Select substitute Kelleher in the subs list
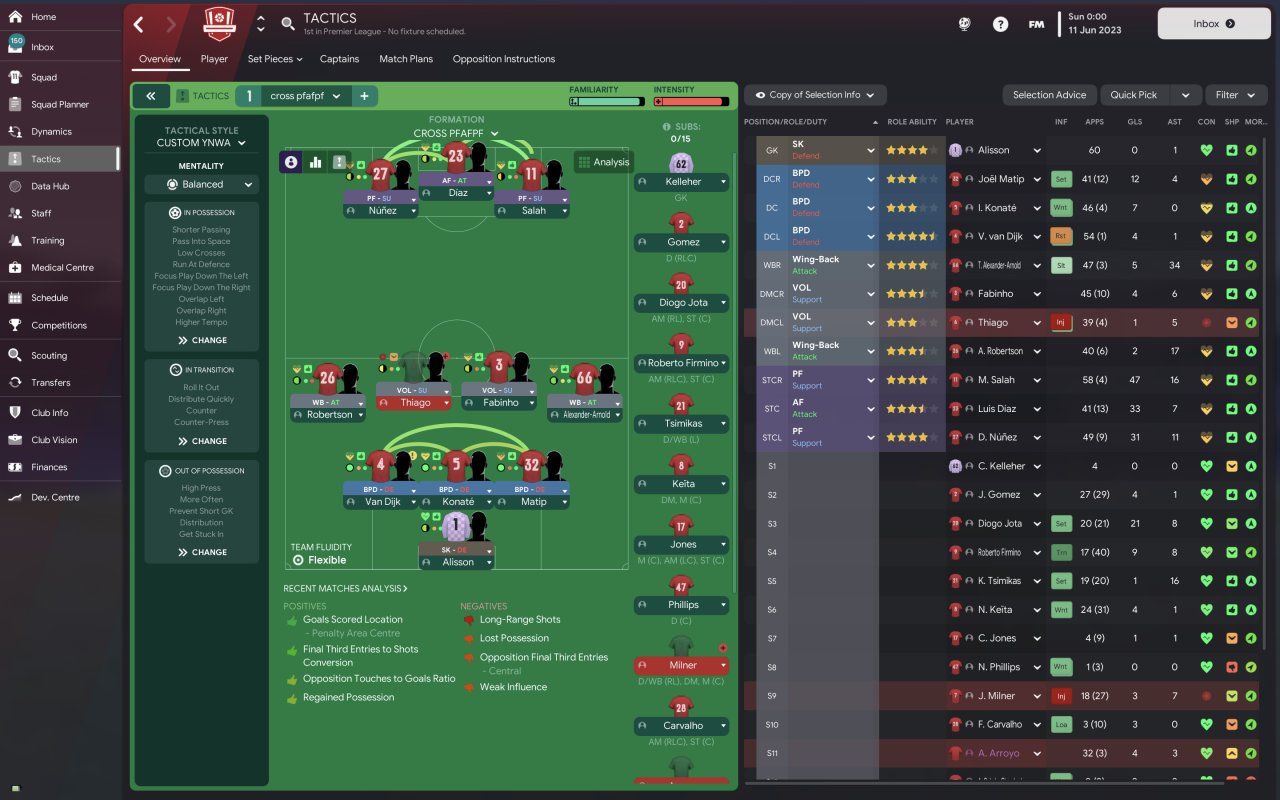The height and width of the screenshot is (800, 1280). (682, 182)
